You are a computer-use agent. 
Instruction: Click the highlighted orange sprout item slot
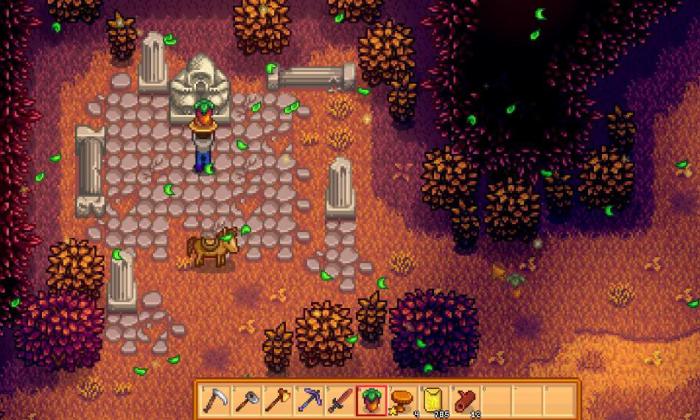[371, 399]
